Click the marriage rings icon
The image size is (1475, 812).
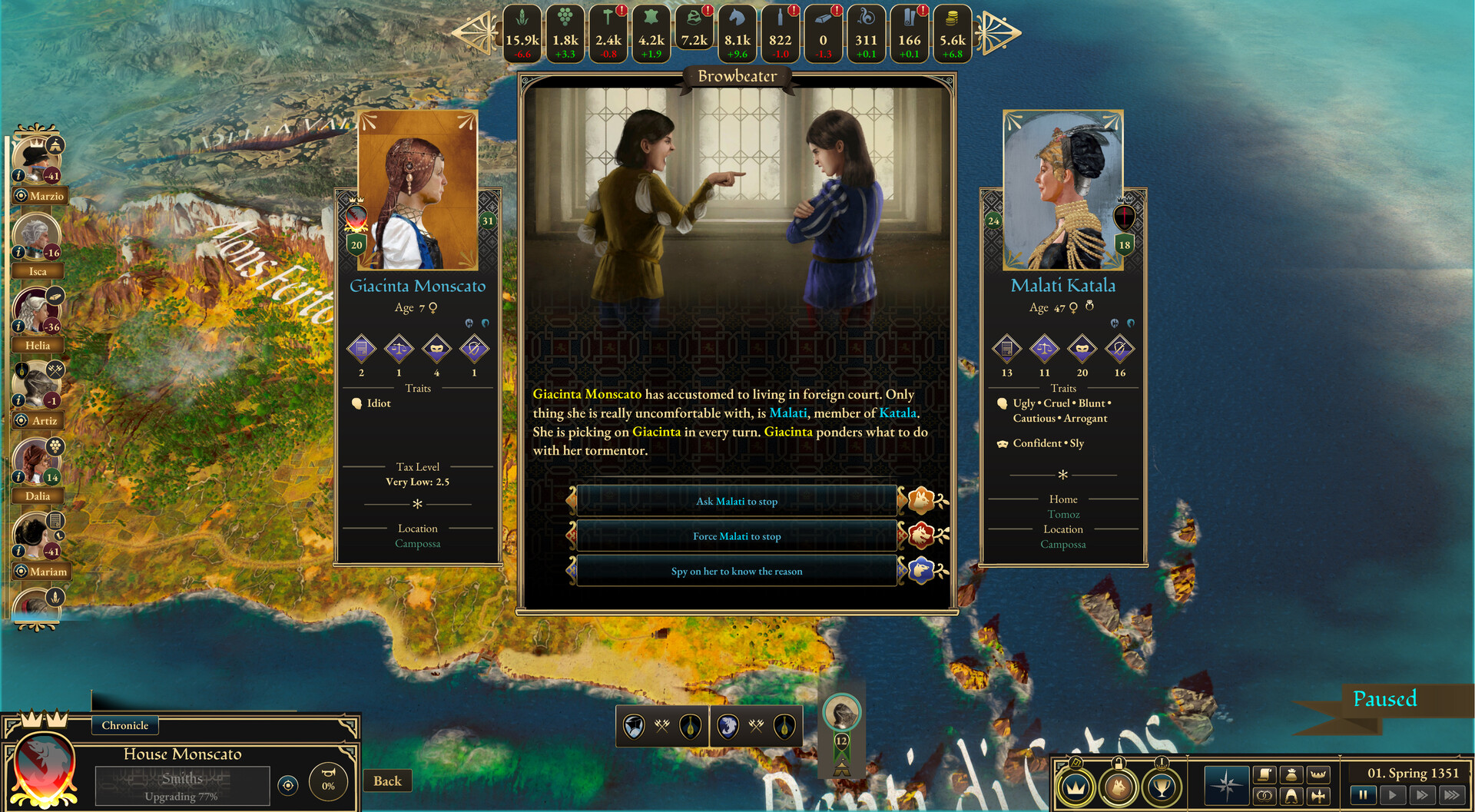coord(1266,797)
